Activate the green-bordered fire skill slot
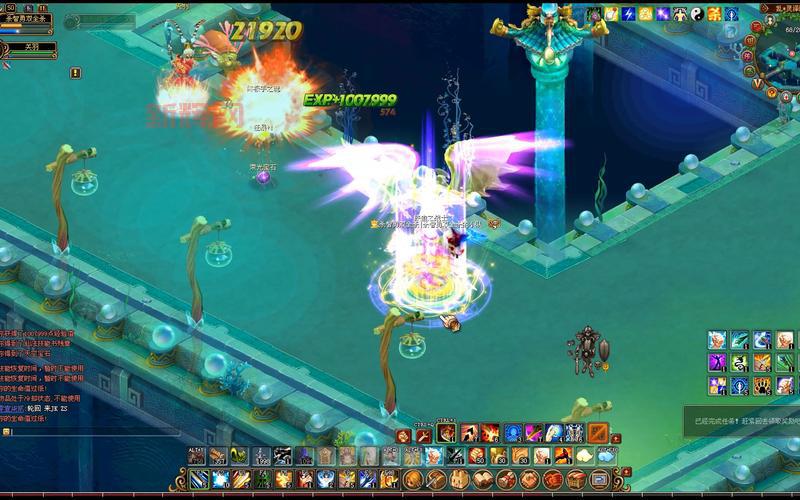The height and width of the screenshot is (500, 800). pos(447,433)
